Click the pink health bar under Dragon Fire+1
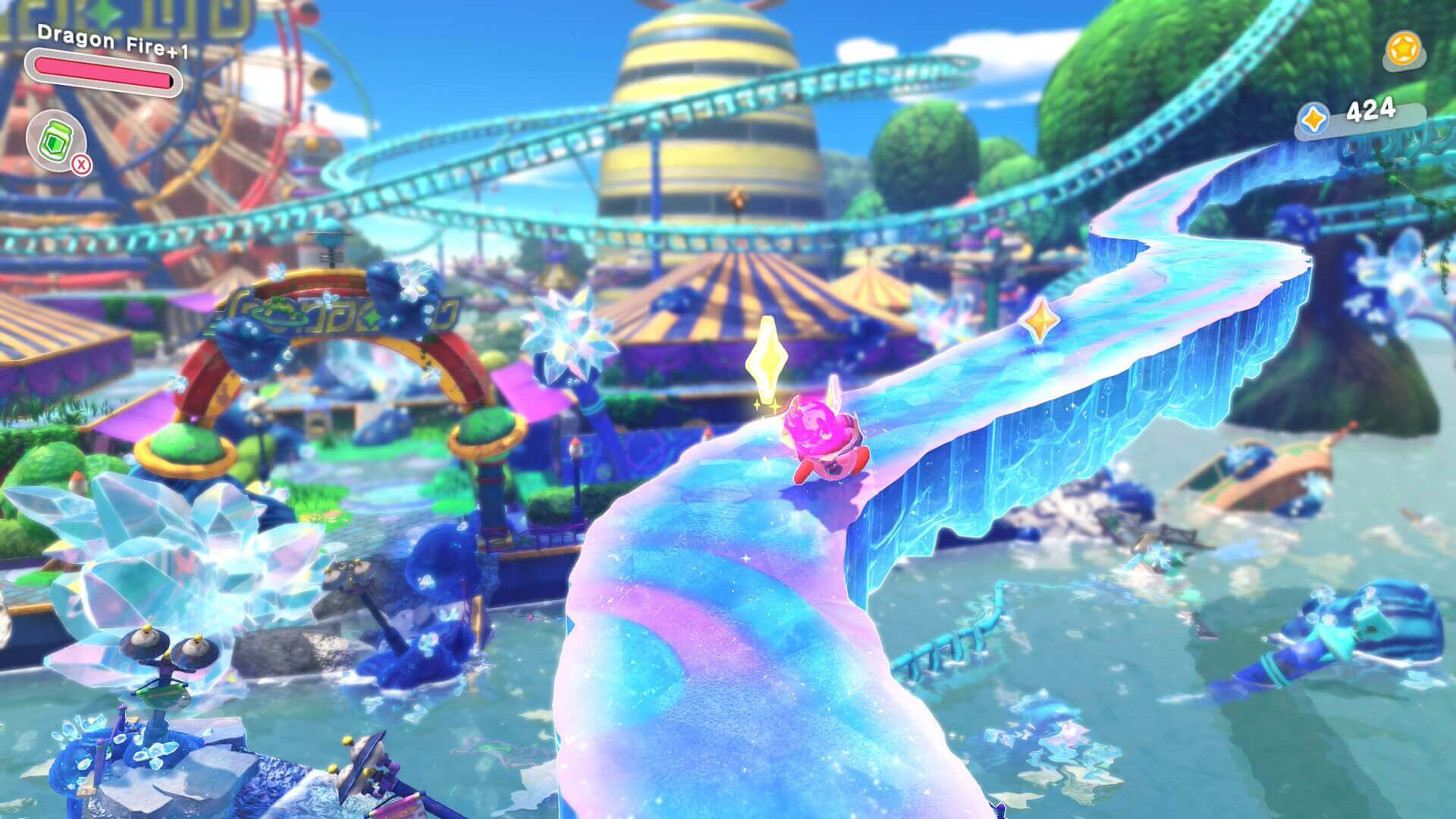Image resolution: width=1456 pixels, height=819 pixels. (106, 68)
